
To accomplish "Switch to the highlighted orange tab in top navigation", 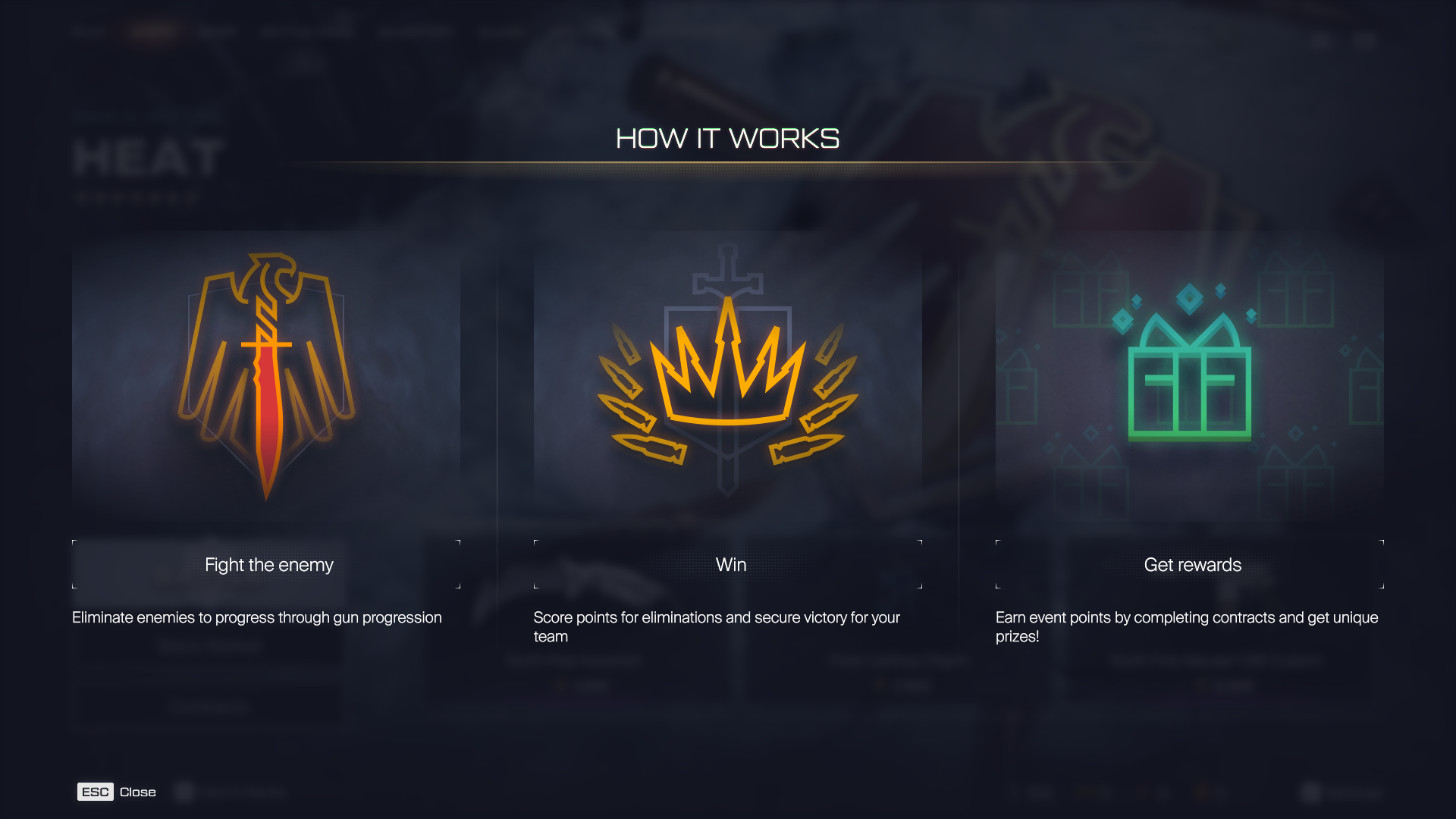I will click(x=155, y=32).
